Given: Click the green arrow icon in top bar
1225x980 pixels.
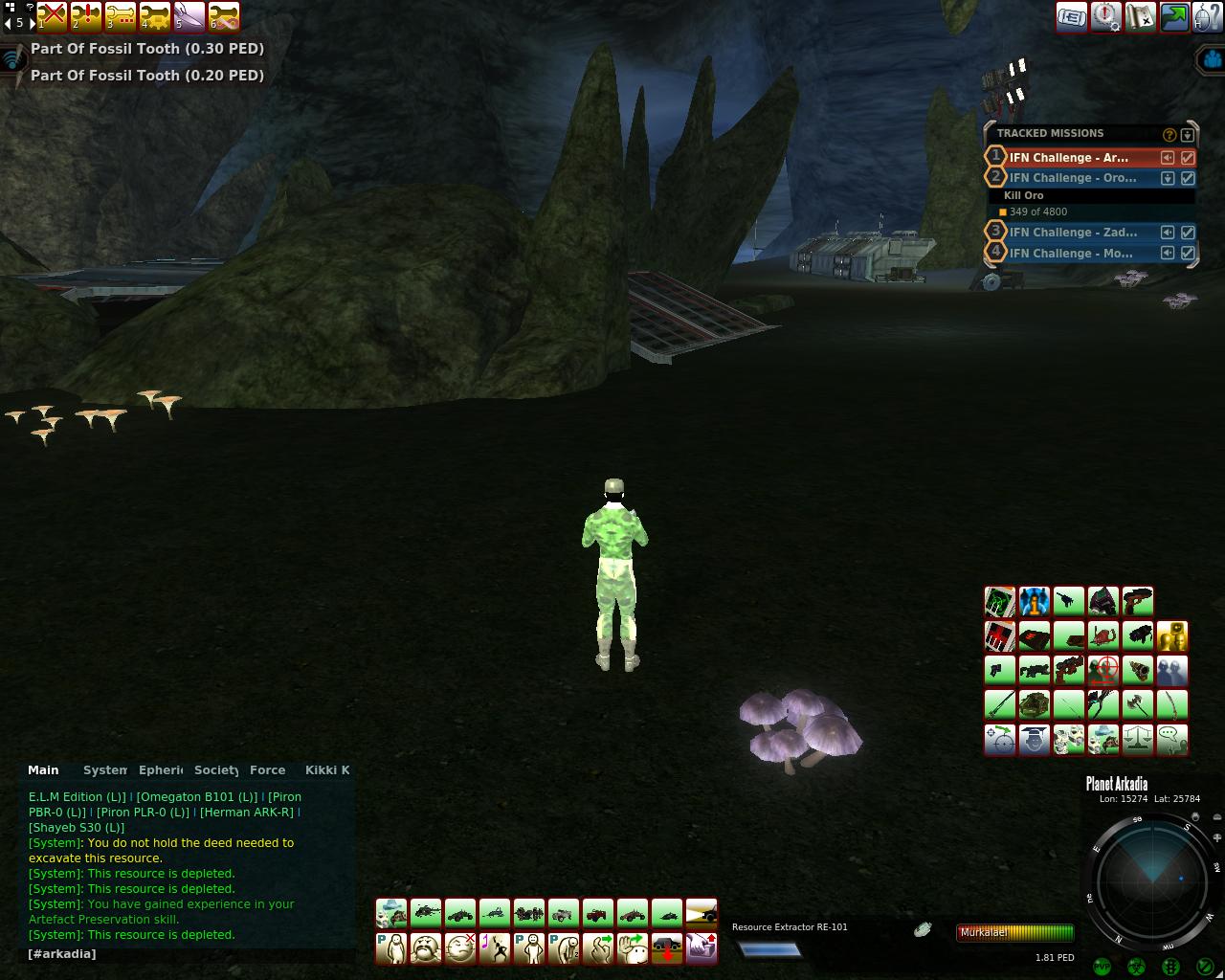Looking at the screenshot, I should coord(1174,16).
